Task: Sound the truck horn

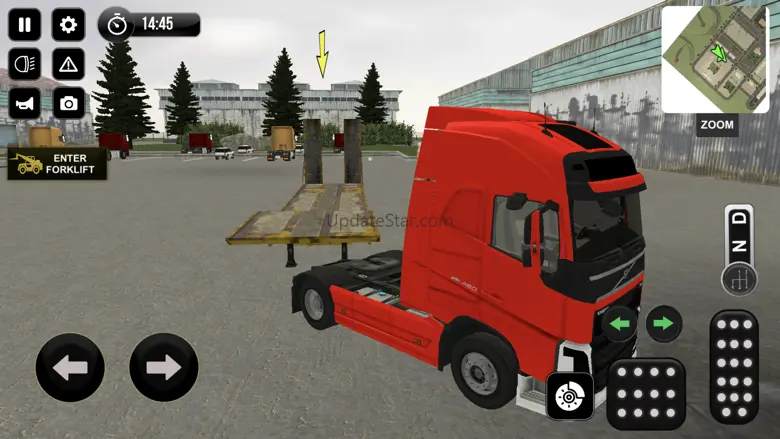Action: [24, 102]
